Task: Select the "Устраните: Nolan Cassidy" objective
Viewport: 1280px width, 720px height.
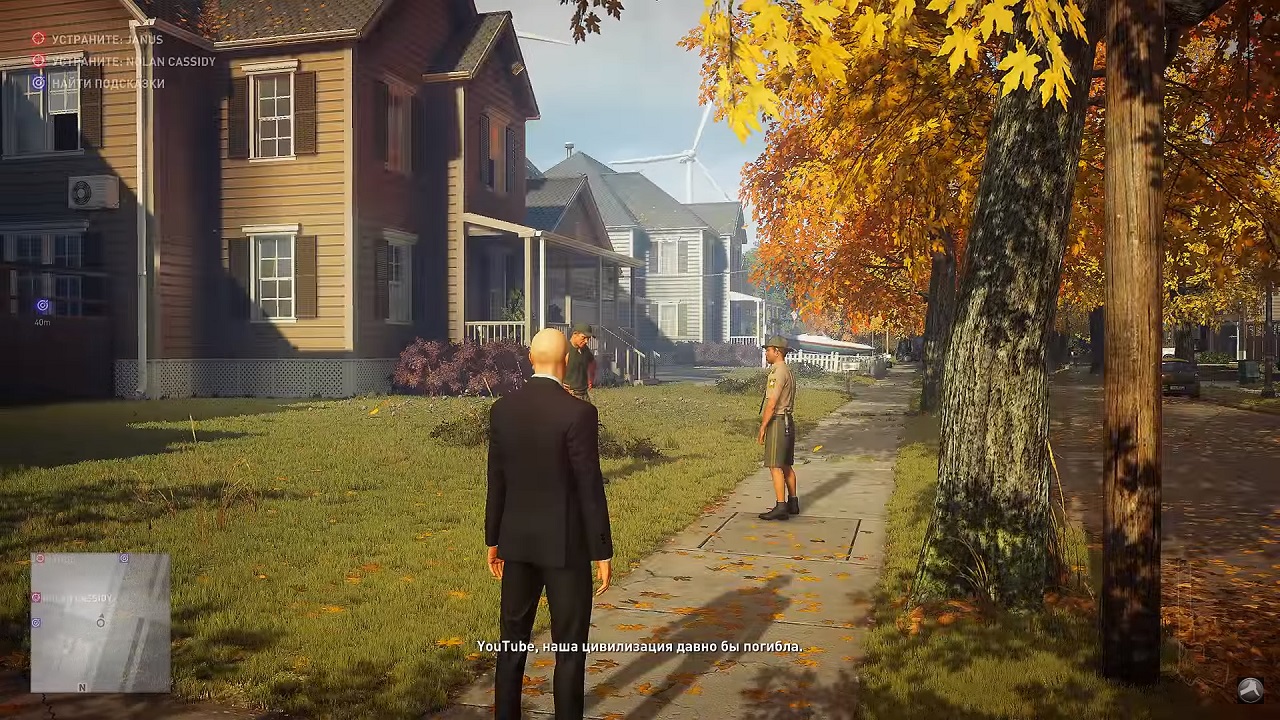Action: (x=133, y=61)
